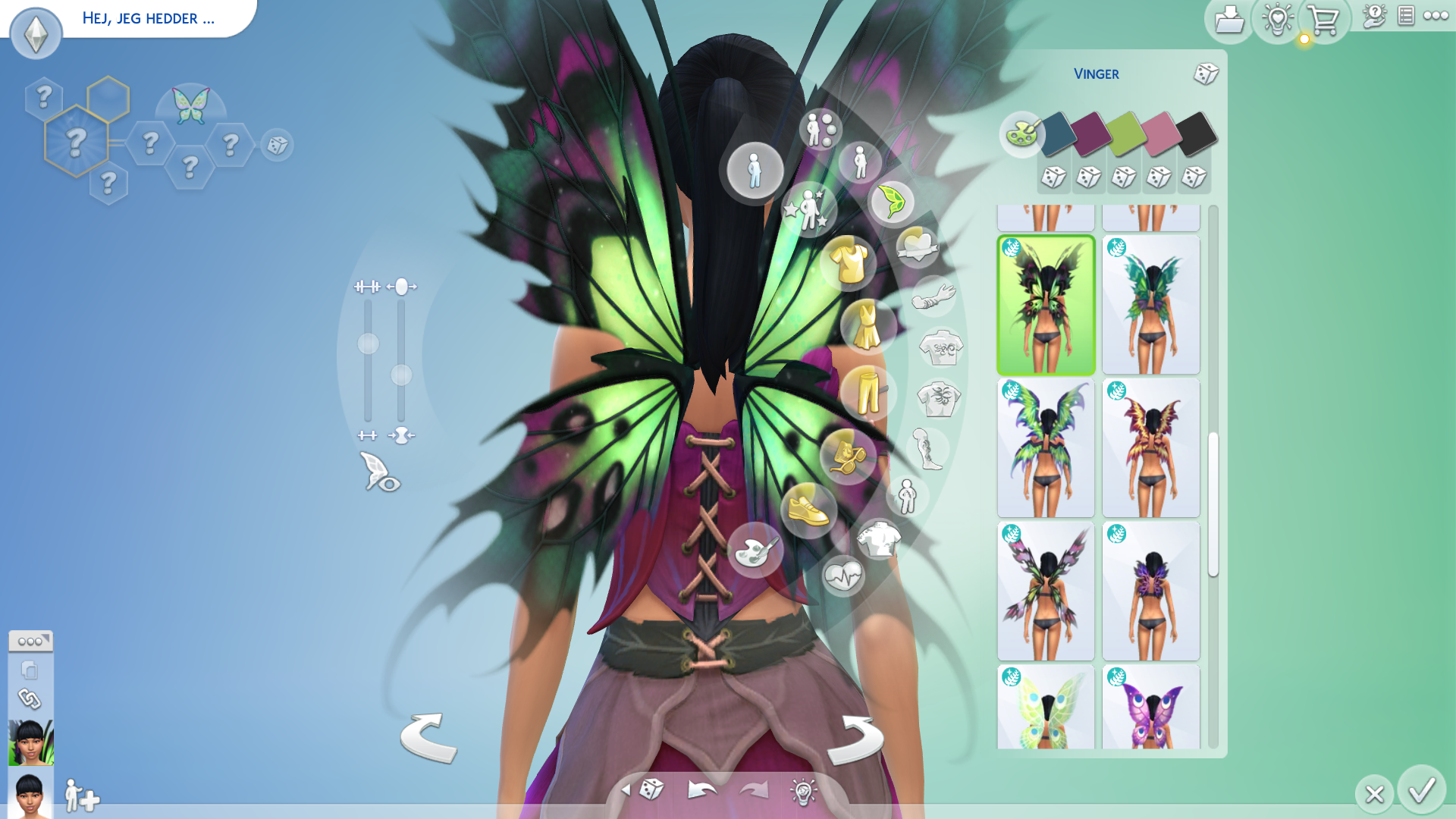Add a new Sim to household

(81, 796)
